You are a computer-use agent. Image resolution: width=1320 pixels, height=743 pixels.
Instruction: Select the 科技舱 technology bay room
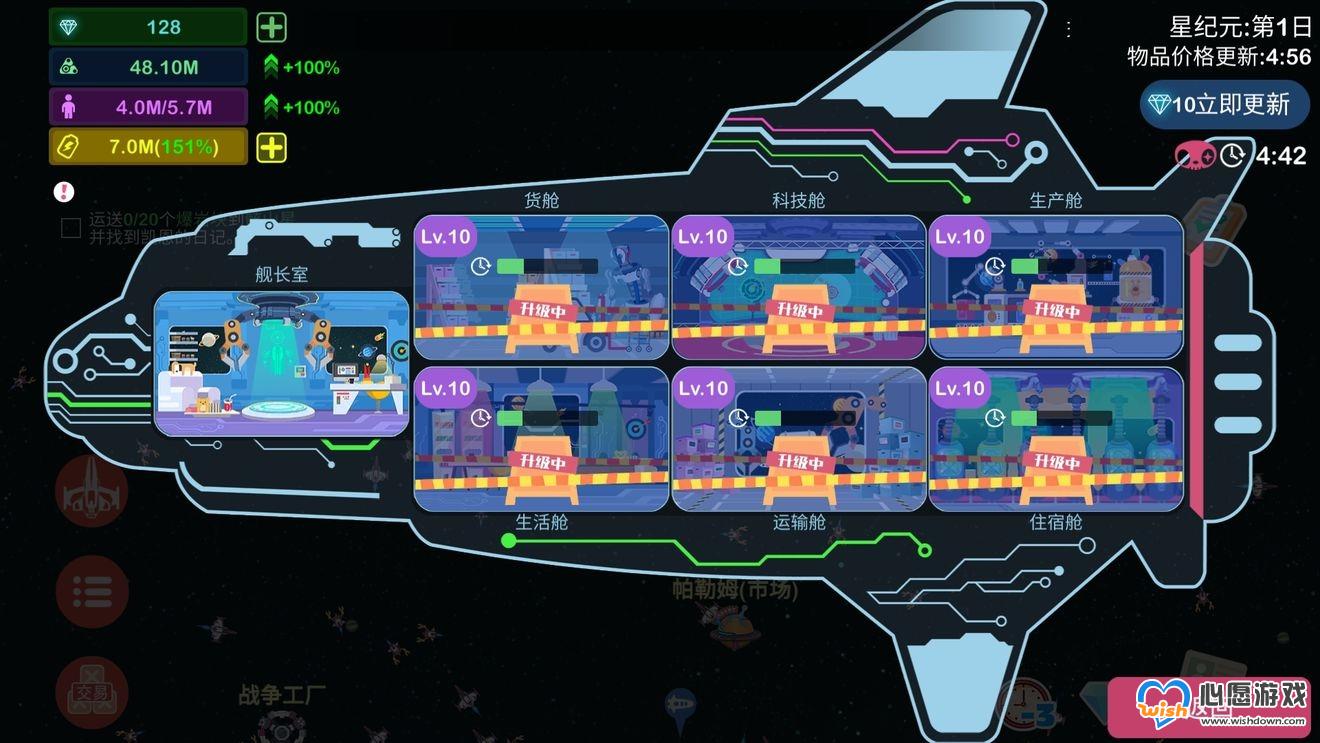point(798,288)
